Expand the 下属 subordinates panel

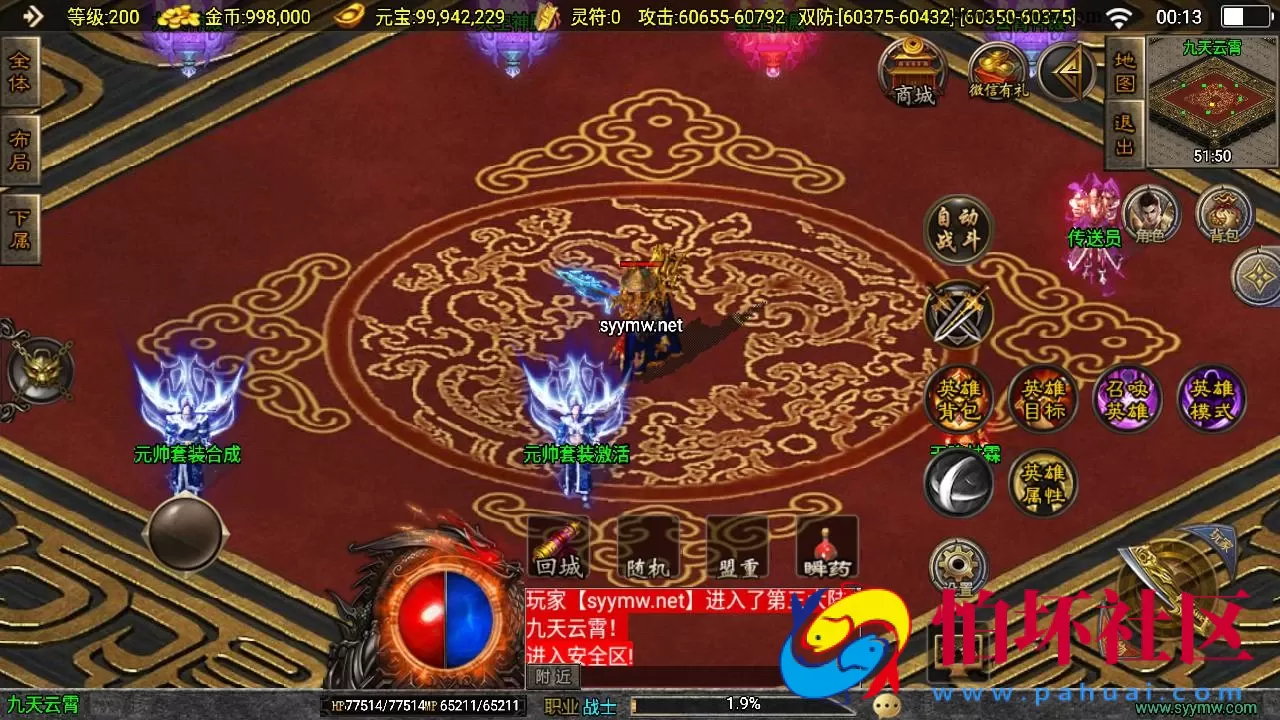coord(19,228)
